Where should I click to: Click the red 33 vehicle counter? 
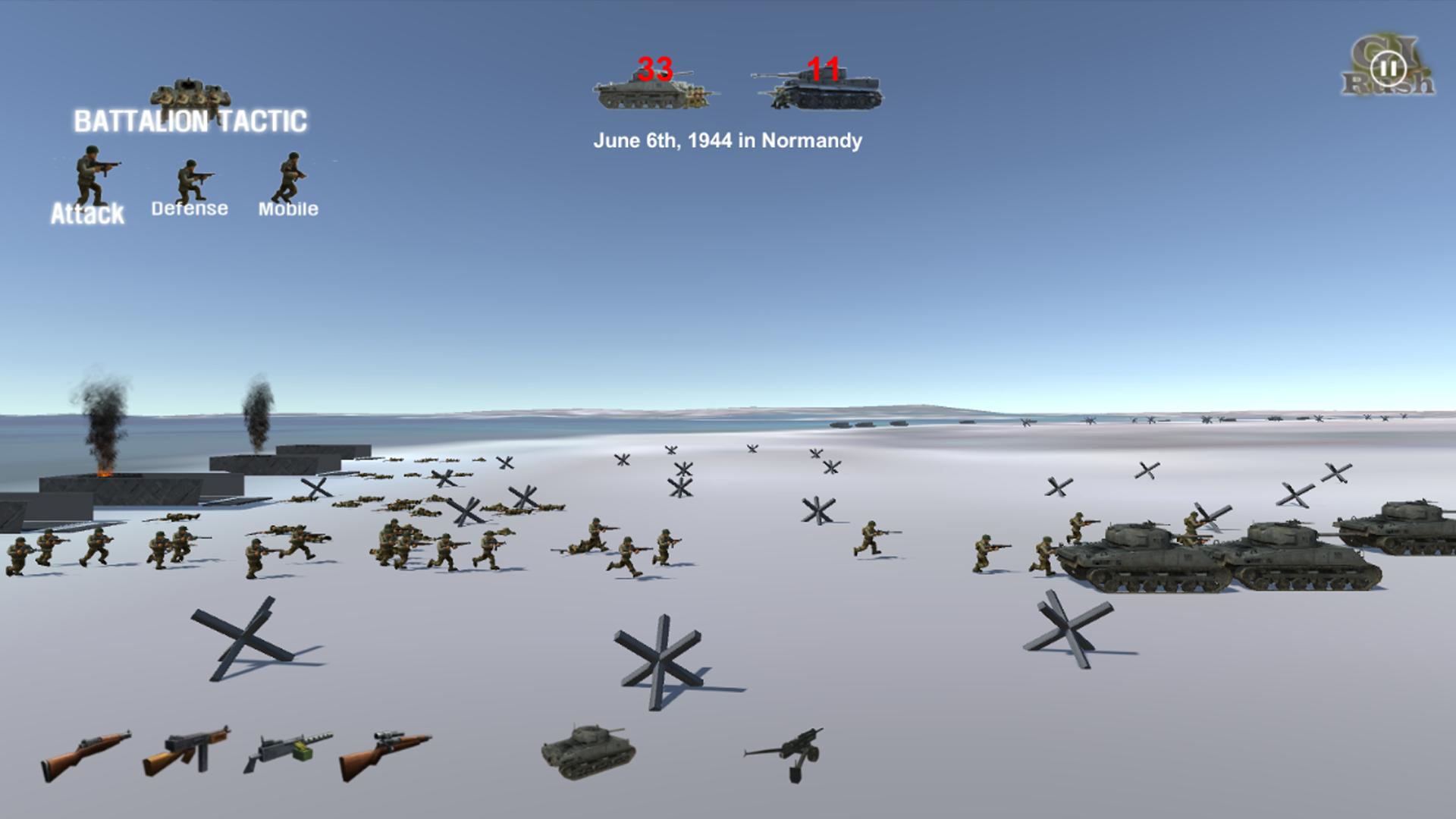[x=656, y=68]
